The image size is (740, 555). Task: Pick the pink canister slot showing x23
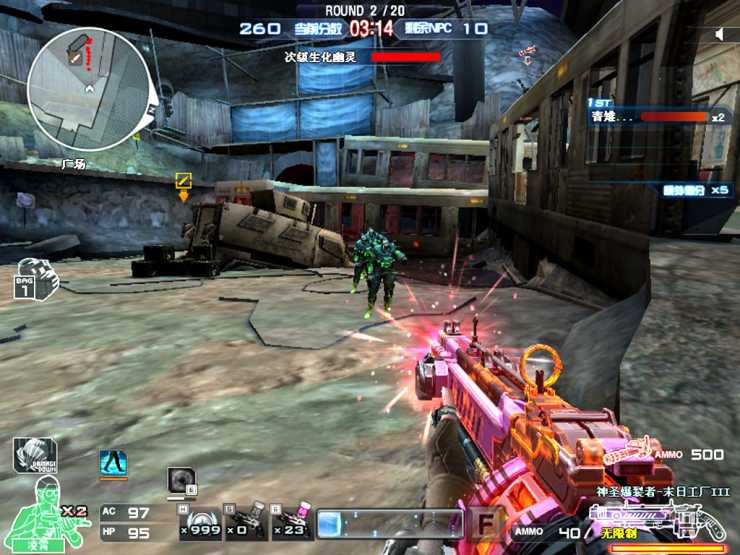click(x=290, y=521)
